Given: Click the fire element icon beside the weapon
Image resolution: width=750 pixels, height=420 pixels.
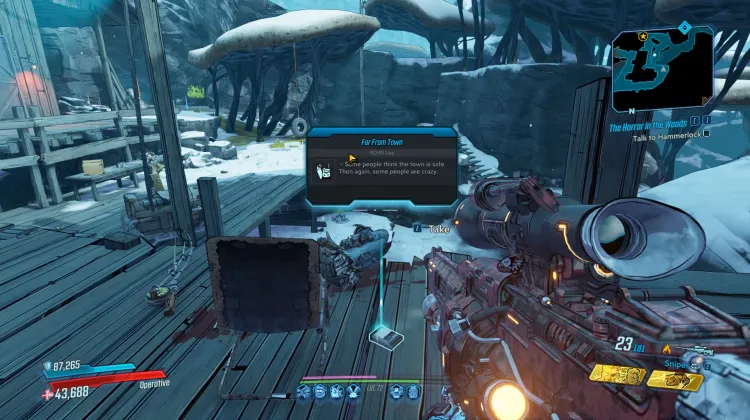Looking at the screenshot, I should (666, 348).
